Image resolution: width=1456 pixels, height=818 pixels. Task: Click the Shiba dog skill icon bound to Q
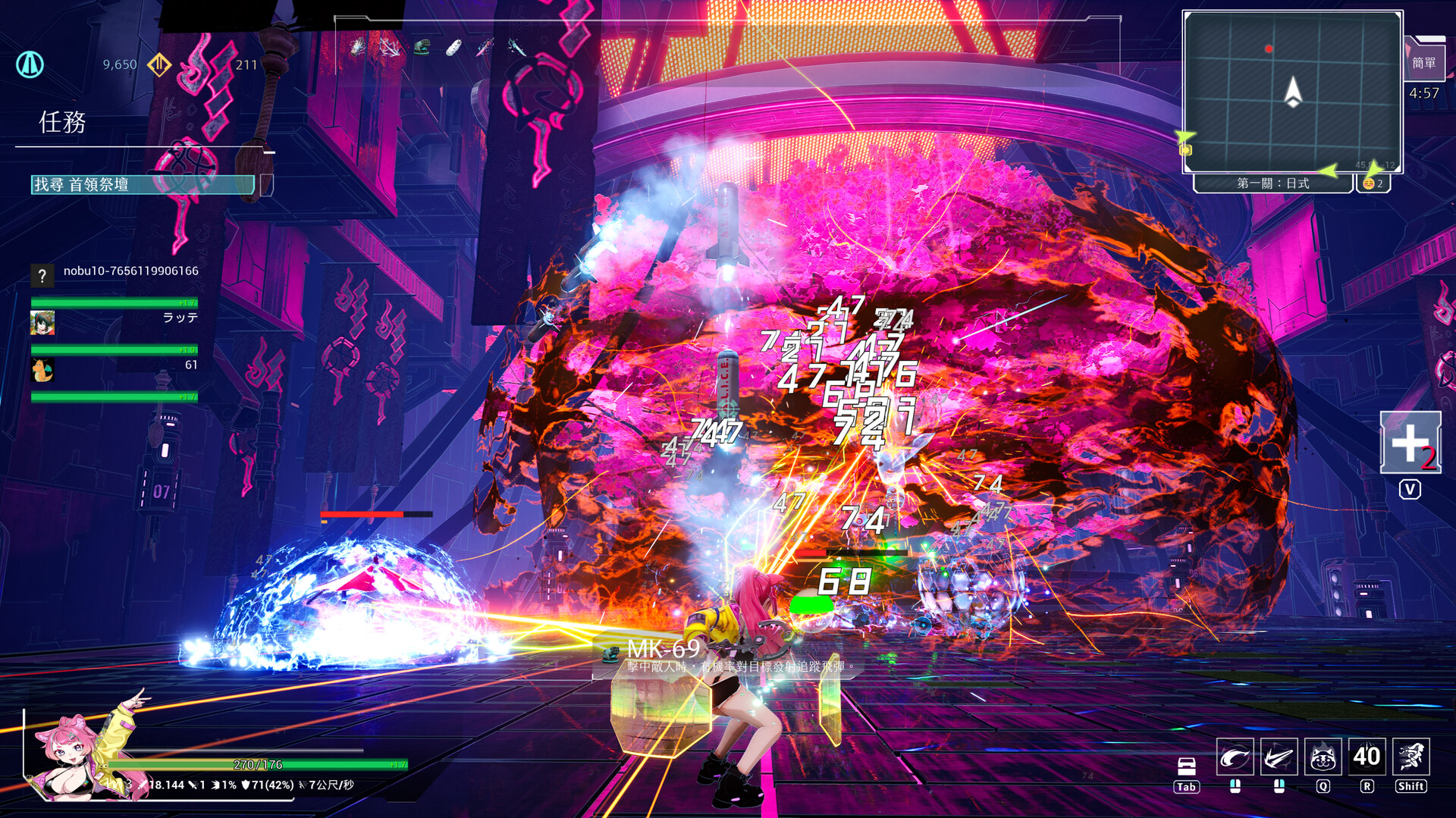[x=1323, y=757]
